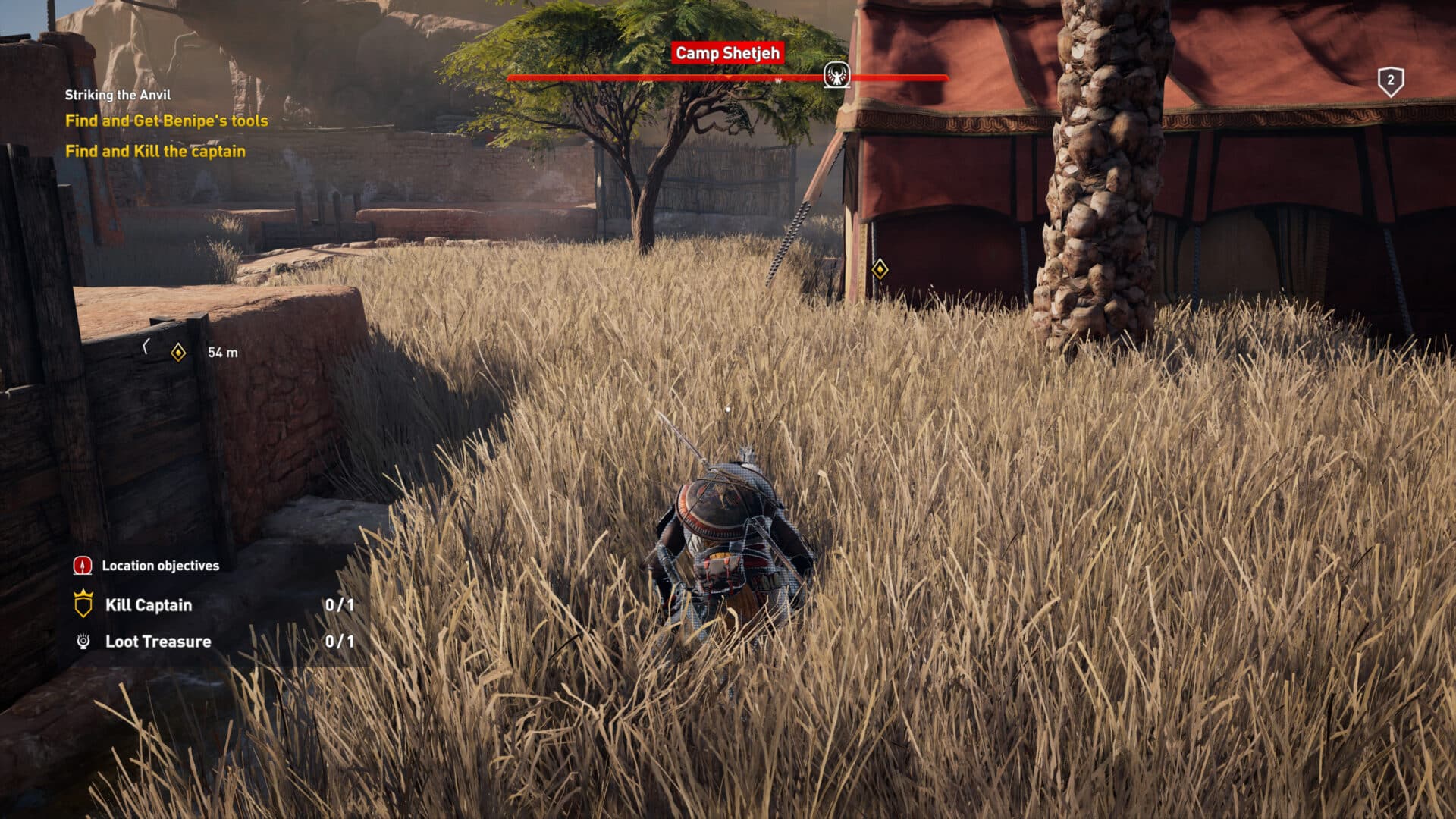Click the Find and Get Benipe's tools objective
The width and height of the screenshot is (1456, 819).
[x=167, y=120]
